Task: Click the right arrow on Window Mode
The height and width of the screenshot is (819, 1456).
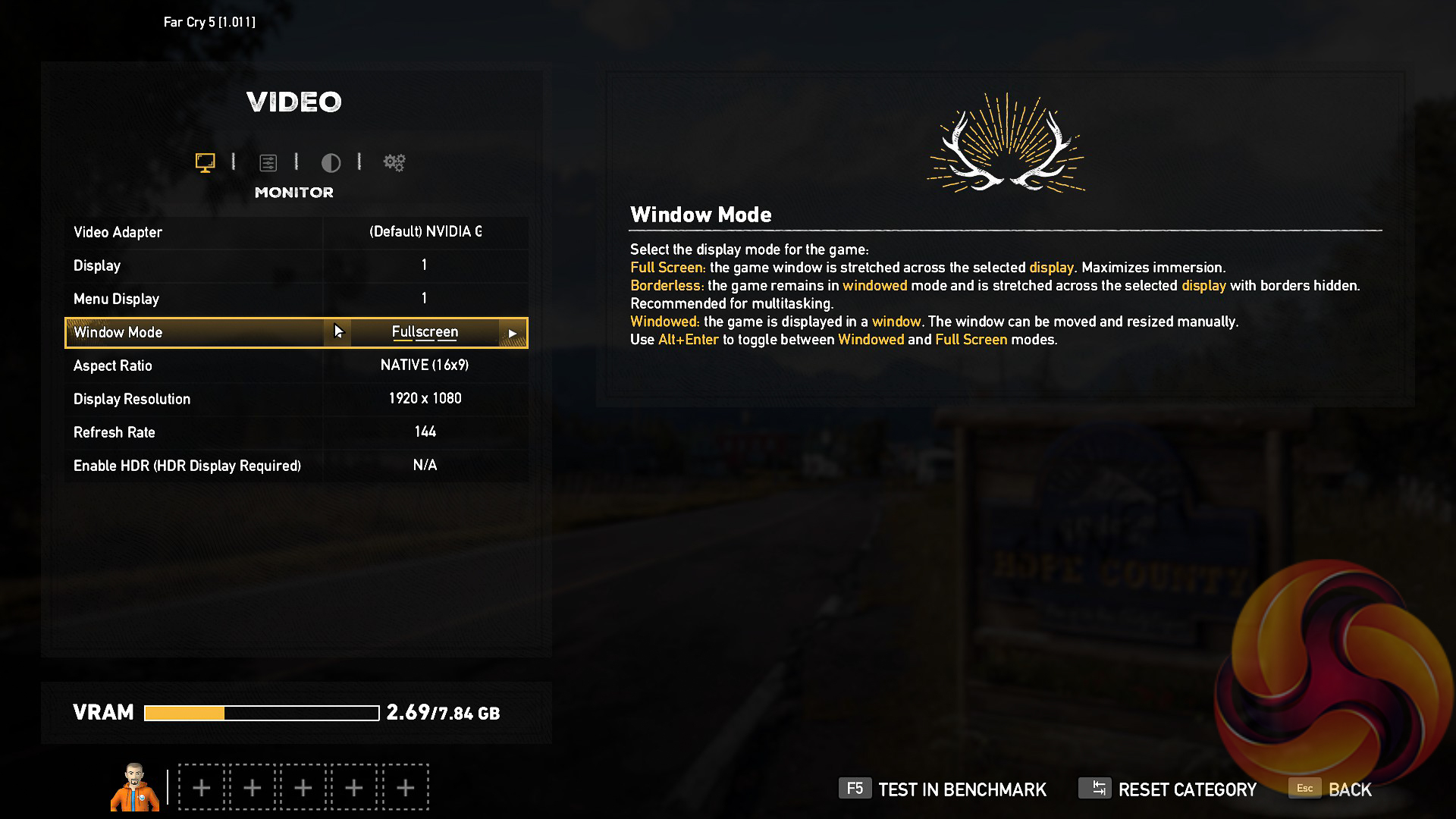Action: [513, 333]
